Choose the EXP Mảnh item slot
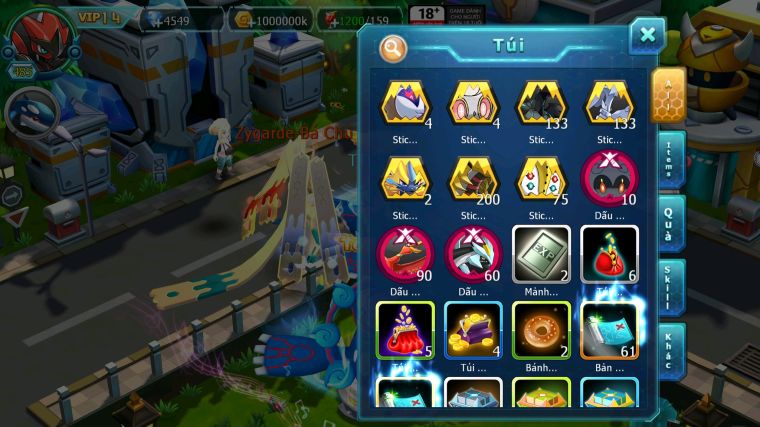The height and width of the screenshot is (427, 760). coord(541,252)
